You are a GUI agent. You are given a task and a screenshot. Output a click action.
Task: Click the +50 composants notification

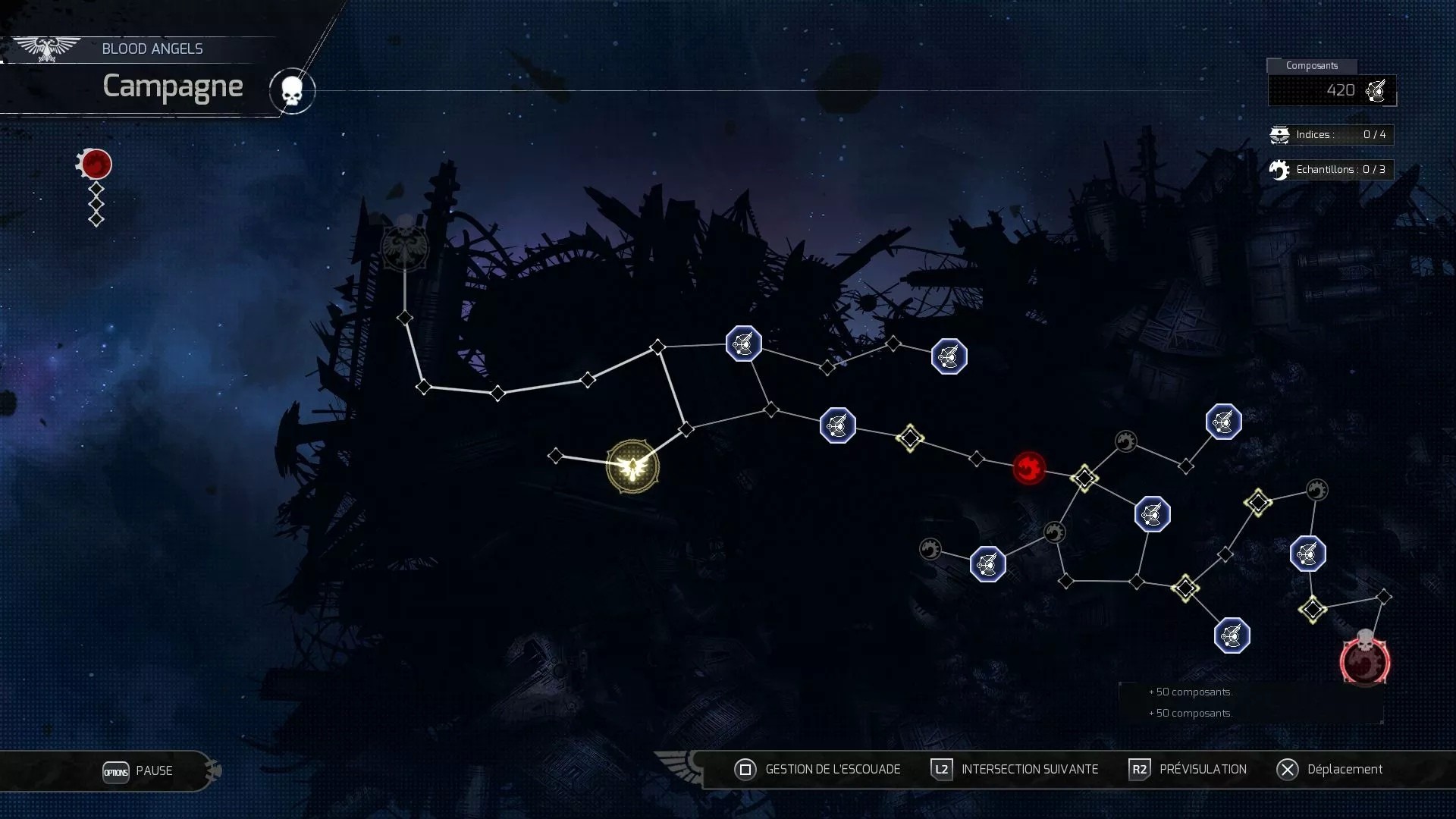[1191, 692]
